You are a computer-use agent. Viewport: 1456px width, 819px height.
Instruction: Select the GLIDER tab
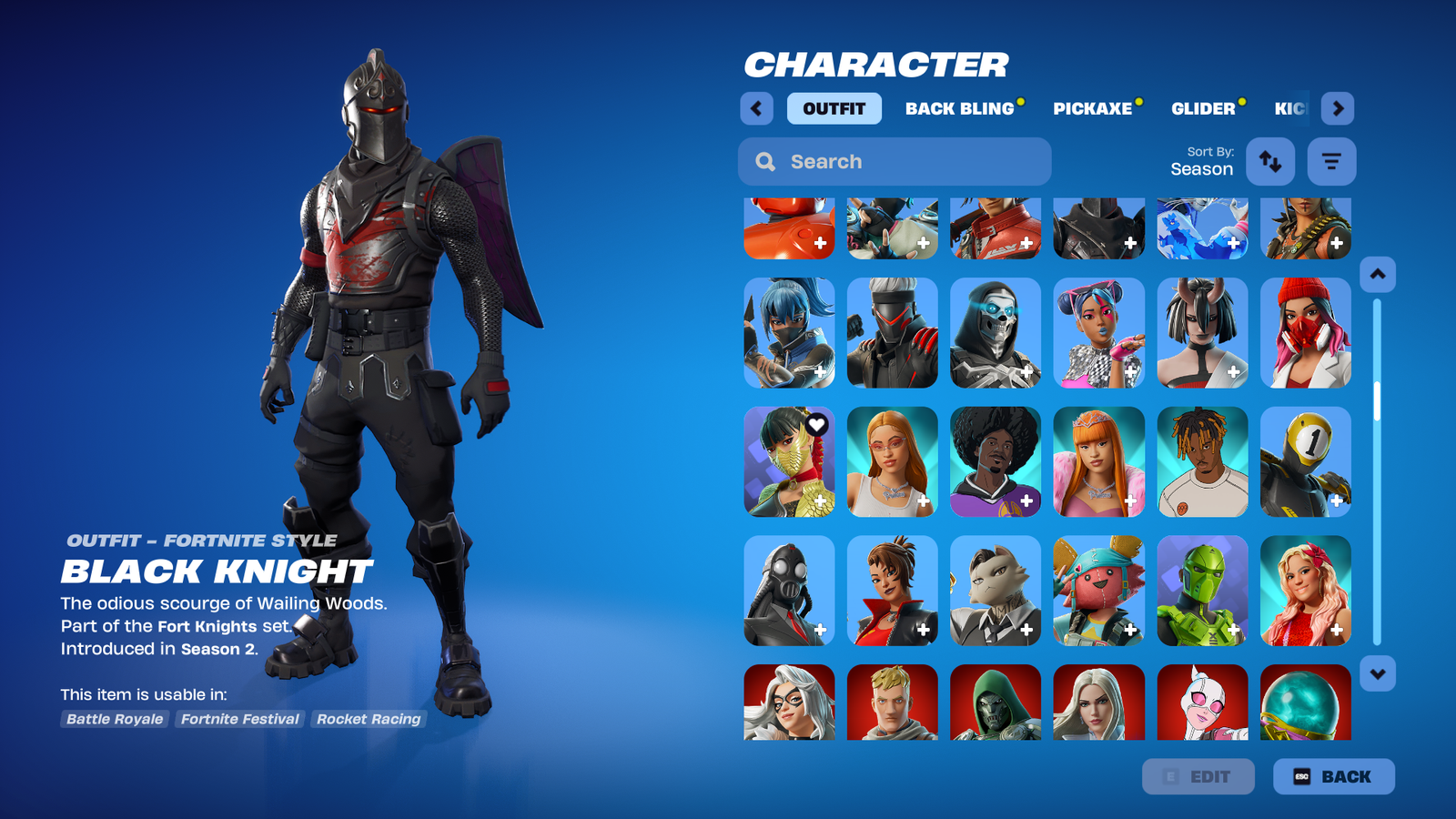[x=1204, y=108]
